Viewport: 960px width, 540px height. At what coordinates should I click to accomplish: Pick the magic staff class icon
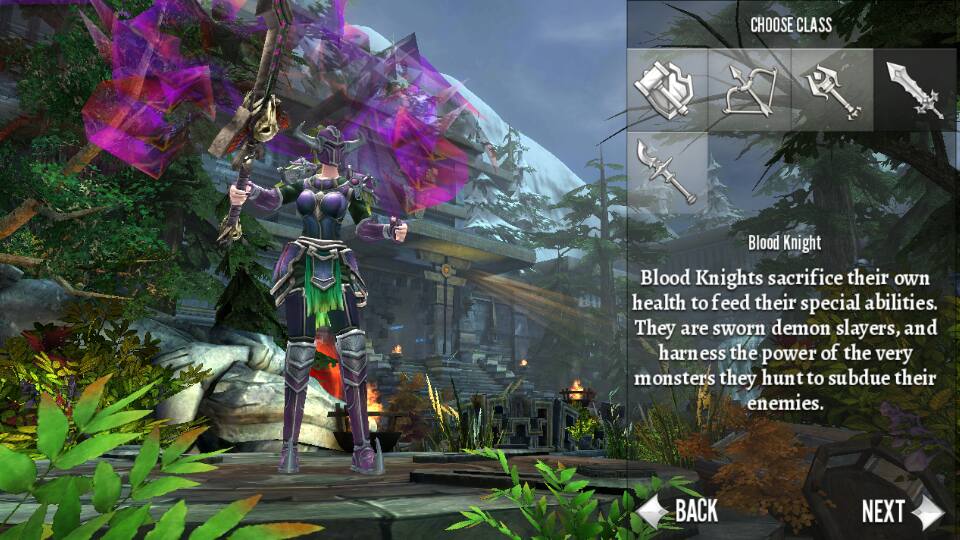coord(832,91)
